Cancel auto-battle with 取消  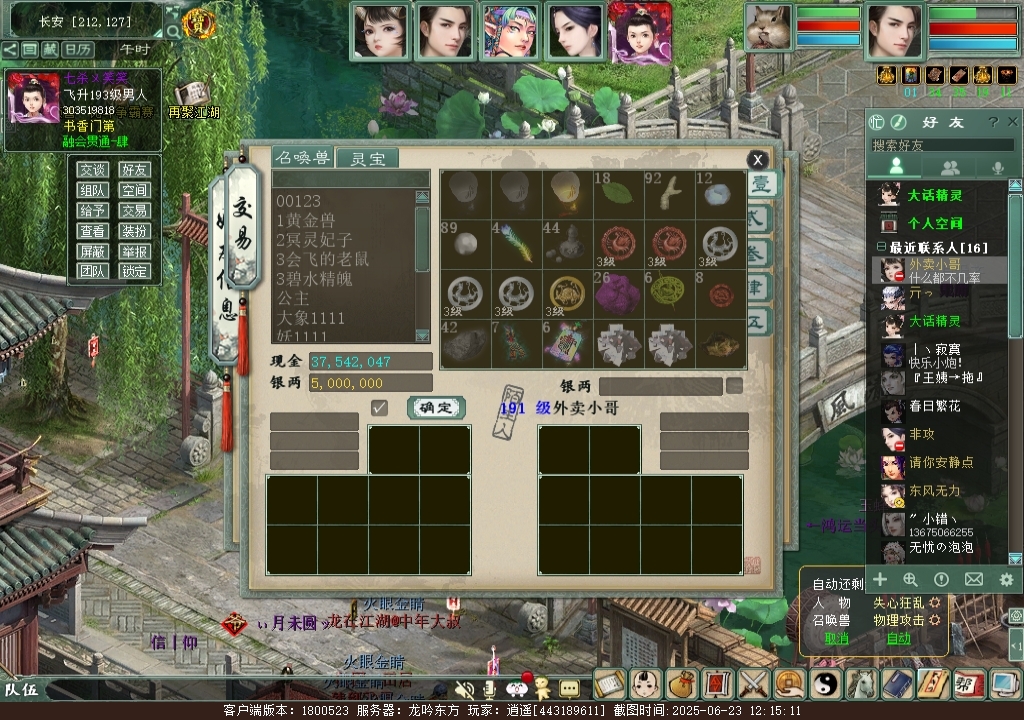pyautogui.click(x=836, y=638)
